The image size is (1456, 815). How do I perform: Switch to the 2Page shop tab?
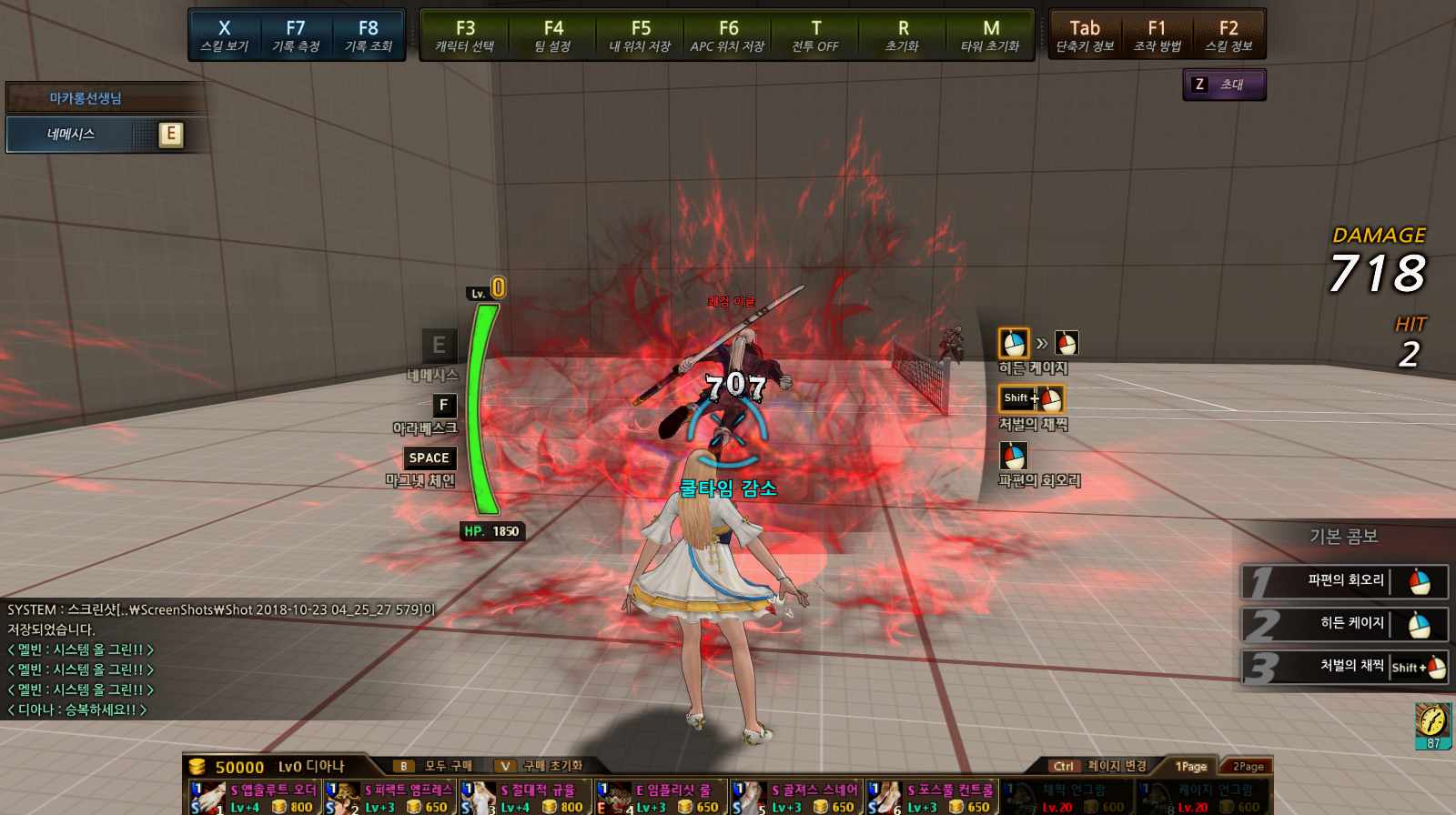point(1248,766)
